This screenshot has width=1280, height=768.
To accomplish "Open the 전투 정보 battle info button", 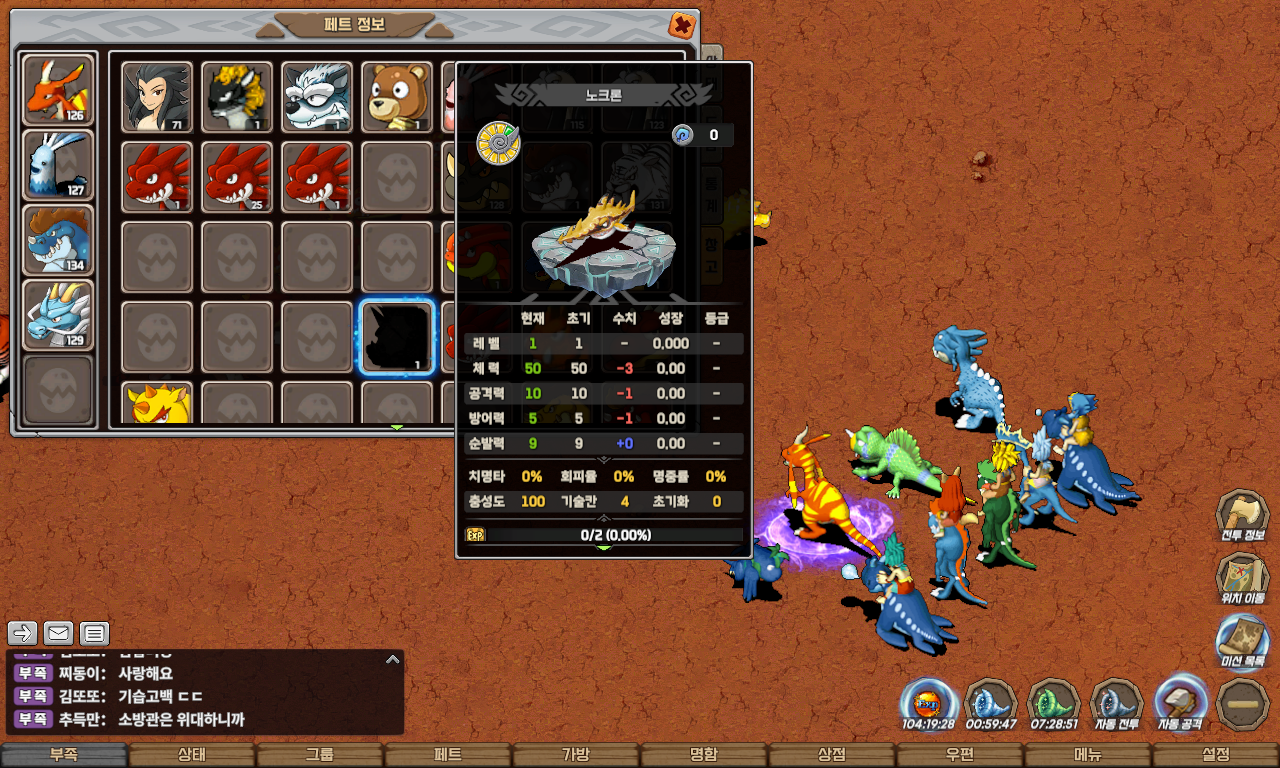I will tap(1242, 516).
